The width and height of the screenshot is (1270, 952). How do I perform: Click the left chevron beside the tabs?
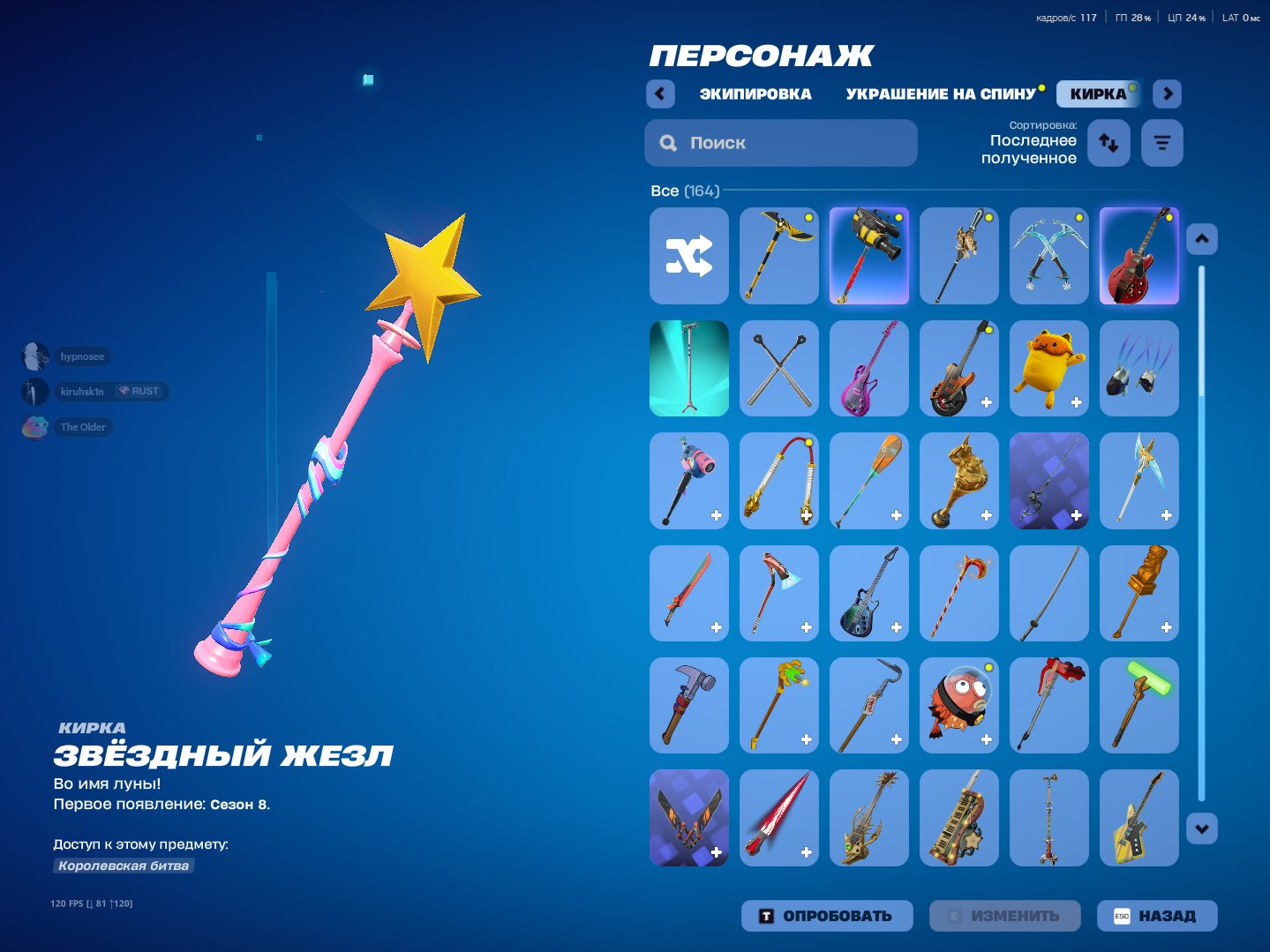660,94
